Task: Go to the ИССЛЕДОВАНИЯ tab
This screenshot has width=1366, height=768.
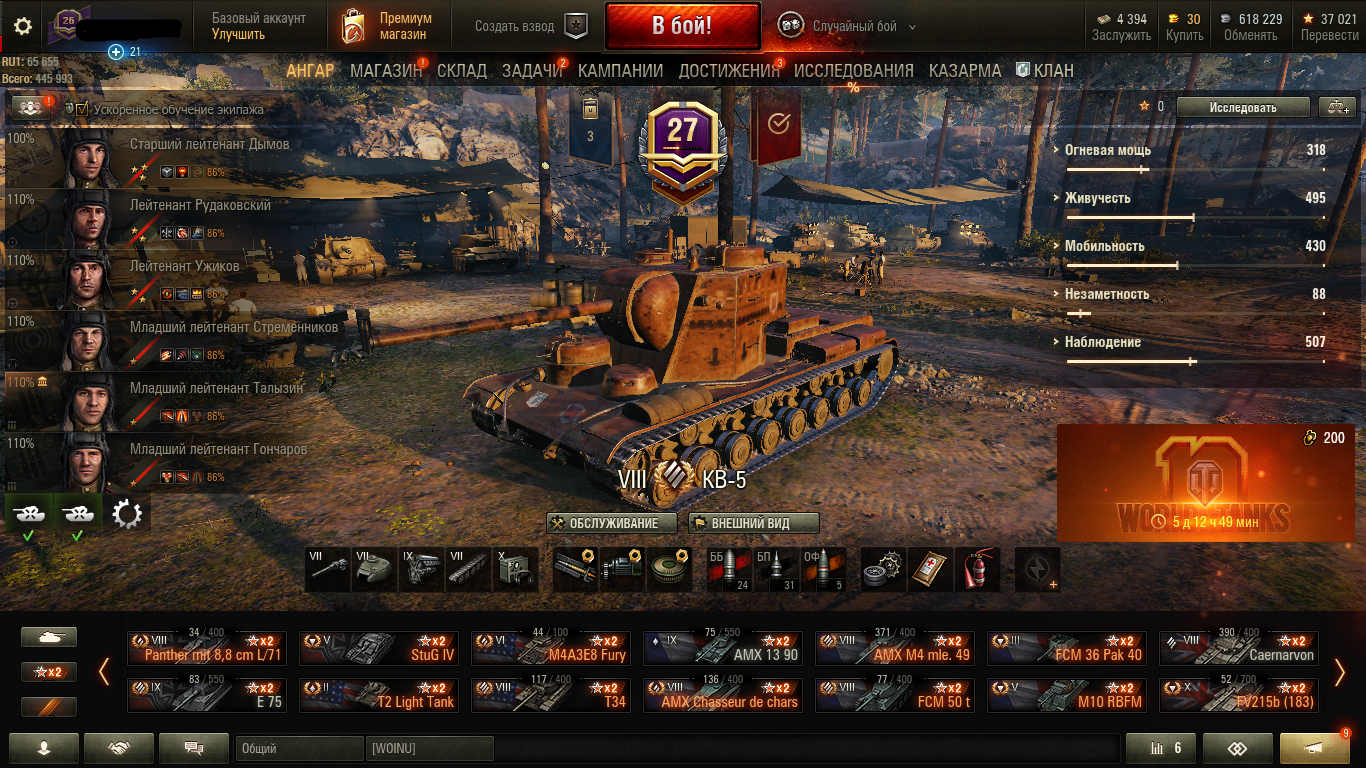Action: click(x=853, y=71)
